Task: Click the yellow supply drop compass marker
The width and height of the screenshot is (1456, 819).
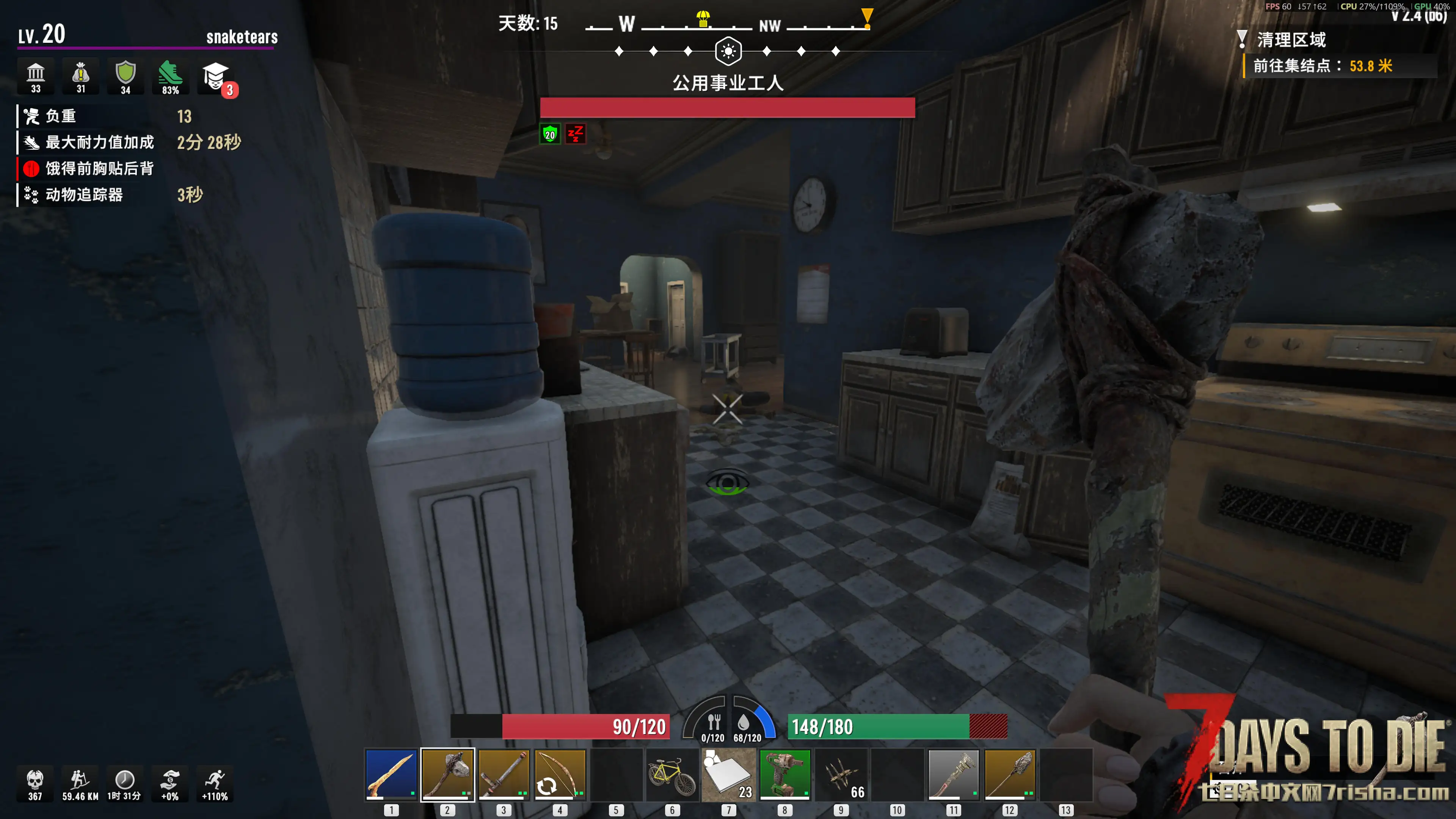Action: point(703,19)
